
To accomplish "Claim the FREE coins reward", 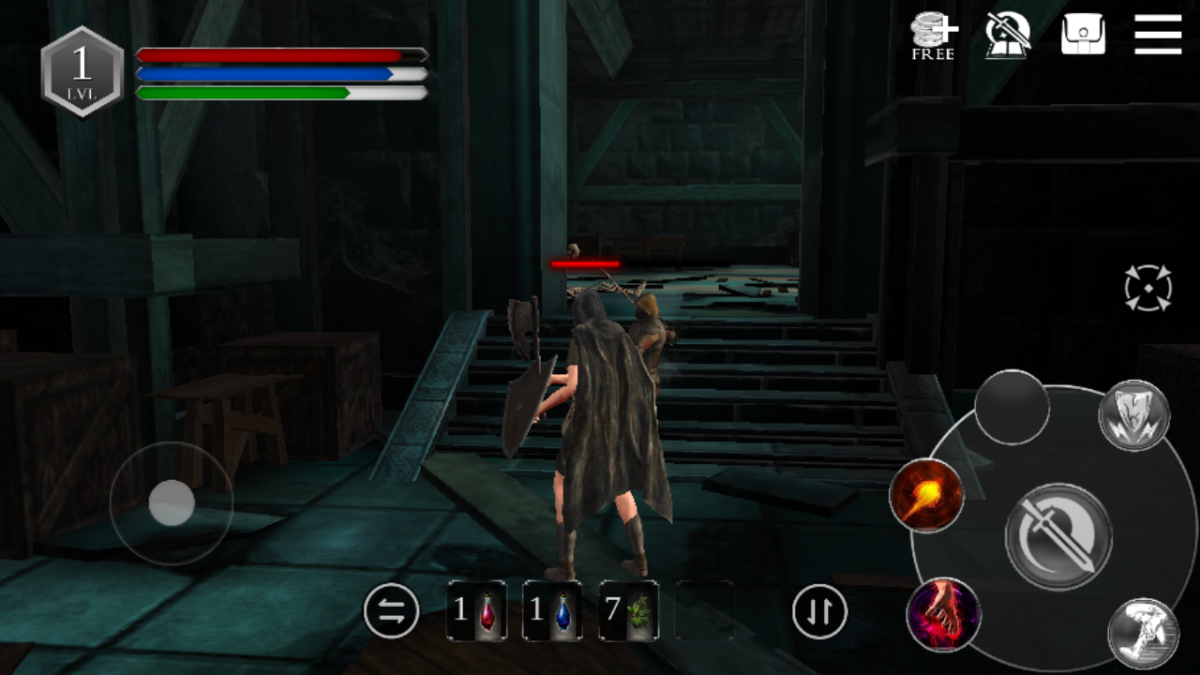I will [x=933, y=36].
